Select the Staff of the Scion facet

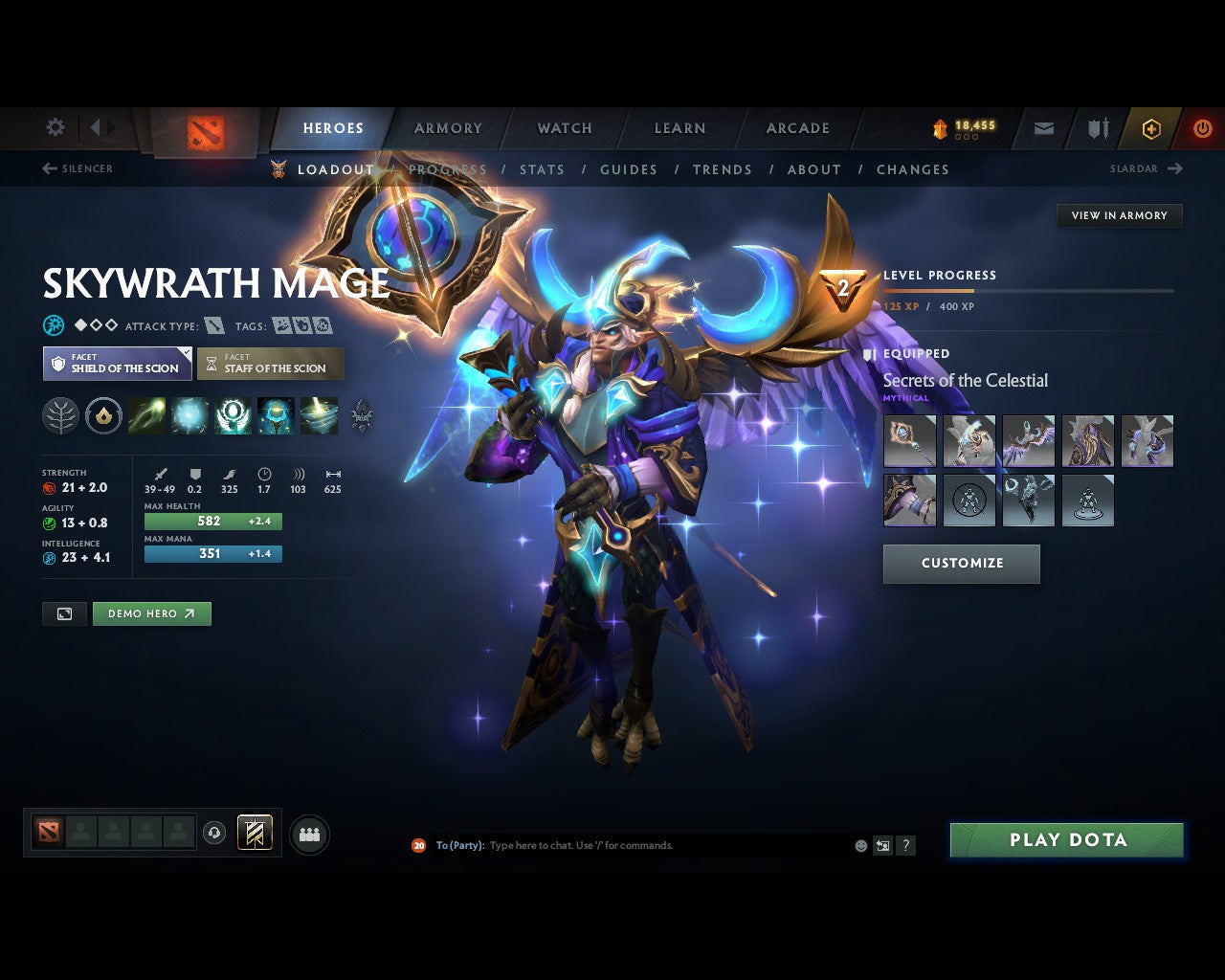pos(271,364)
